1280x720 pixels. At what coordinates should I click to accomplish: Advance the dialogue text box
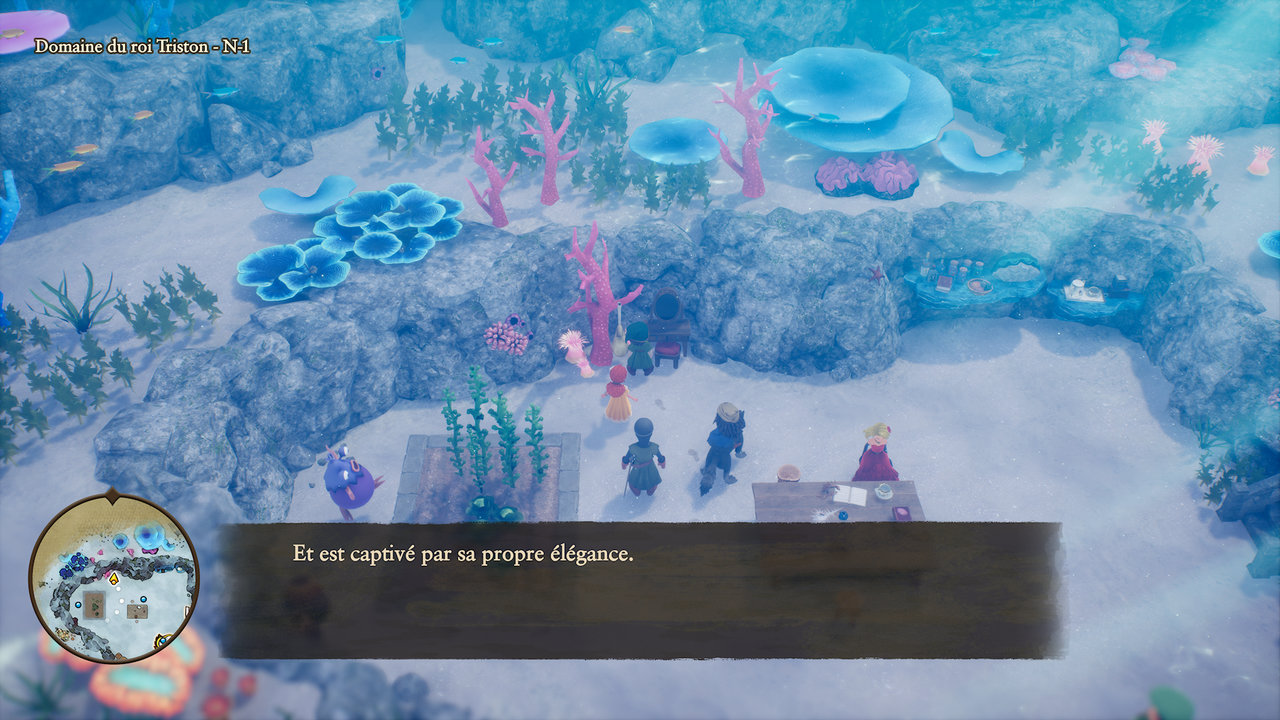(x=640, y=590)
